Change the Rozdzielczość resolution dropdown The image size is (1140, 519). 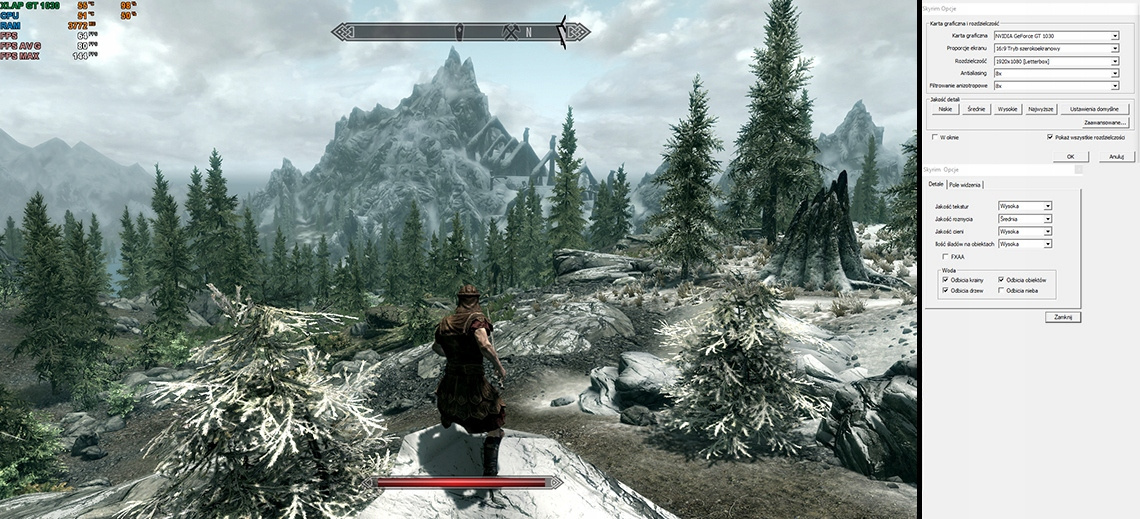pyautogui.click(x=1056, y=61)
